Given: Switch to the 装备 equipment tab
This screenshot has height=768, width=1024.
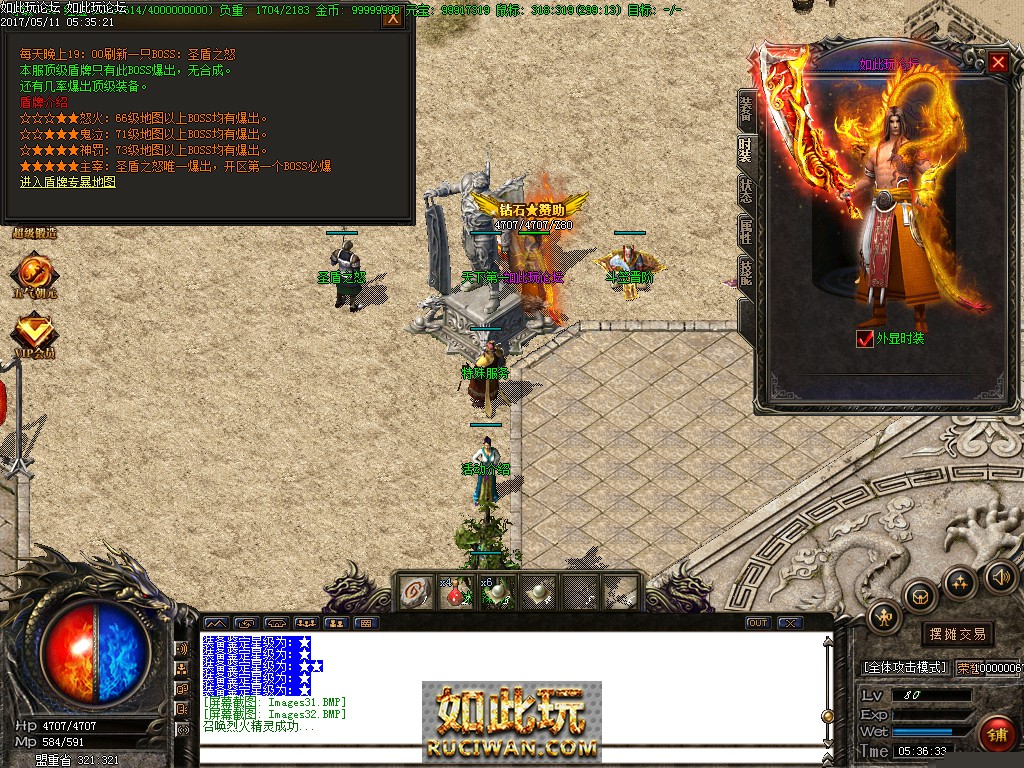Looking at the screenshot, I should point(745,109).
